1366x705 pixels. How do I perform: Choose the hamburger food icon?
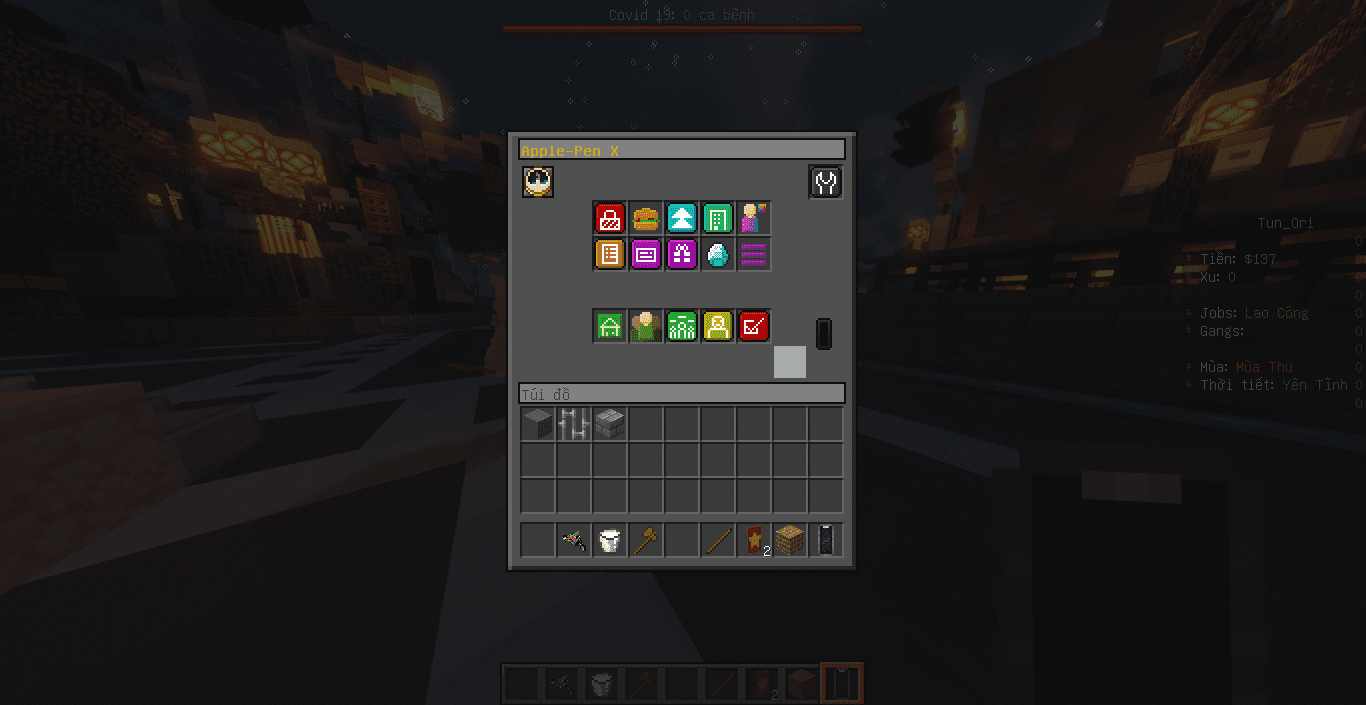click(646, 218)
